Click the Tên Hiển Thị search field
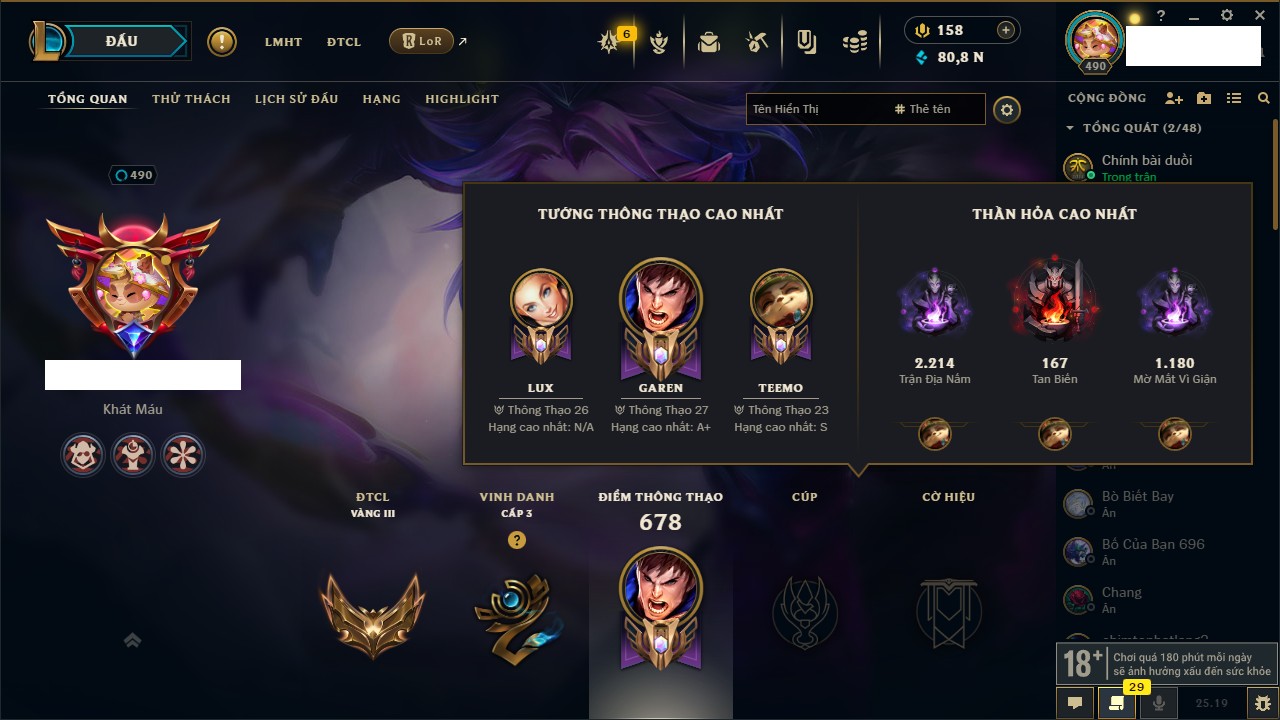This screenshot has width=1280, height=720. tap(815, 109)
